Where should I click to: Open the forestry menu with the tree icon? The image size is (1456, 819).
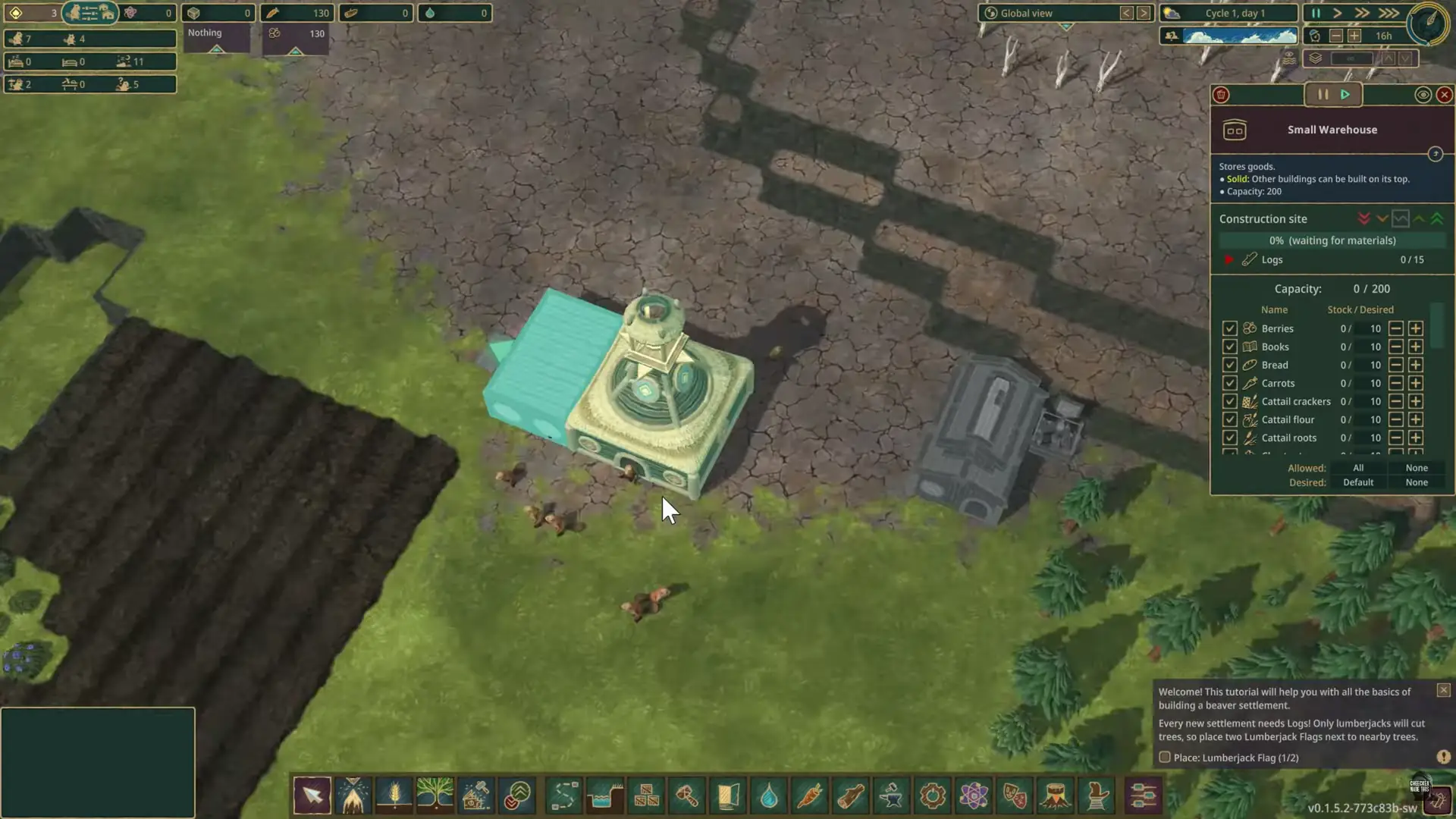(x=437, y=796)
